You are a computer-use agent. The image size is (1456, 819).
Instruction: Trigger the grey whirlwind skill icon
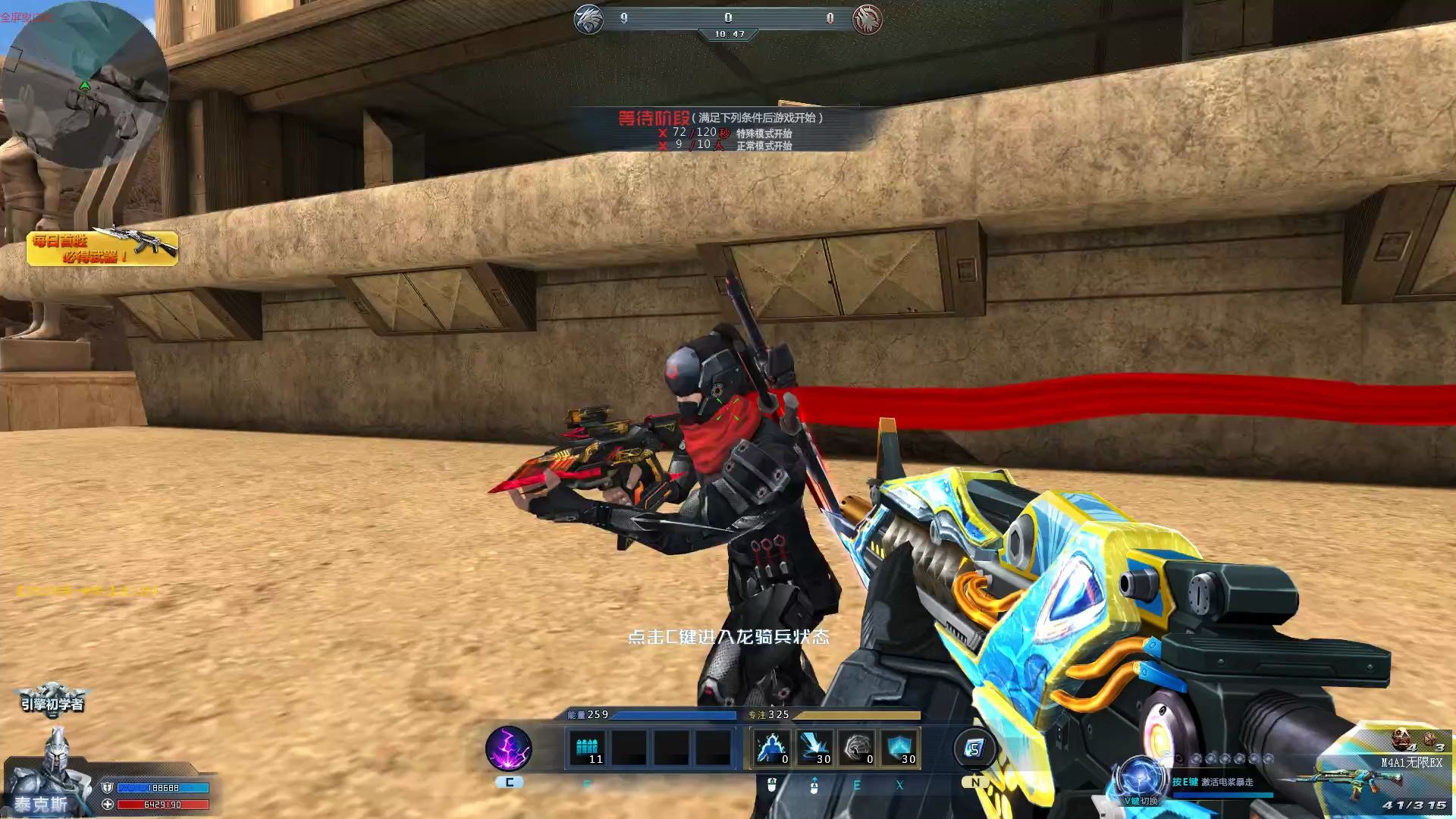858,748
